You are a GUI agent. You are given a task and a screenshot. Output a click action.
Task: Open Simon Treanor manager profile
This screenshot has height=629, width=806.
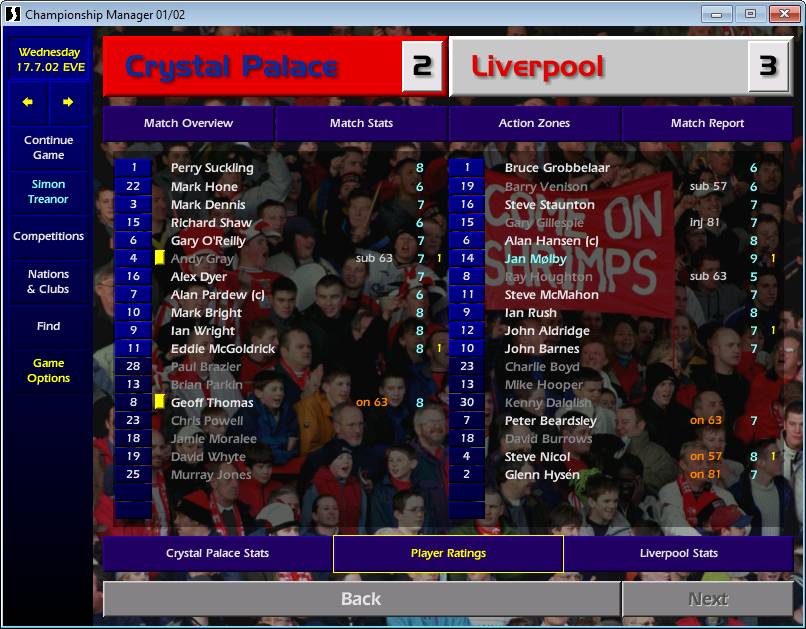click(x=48, y=192)
